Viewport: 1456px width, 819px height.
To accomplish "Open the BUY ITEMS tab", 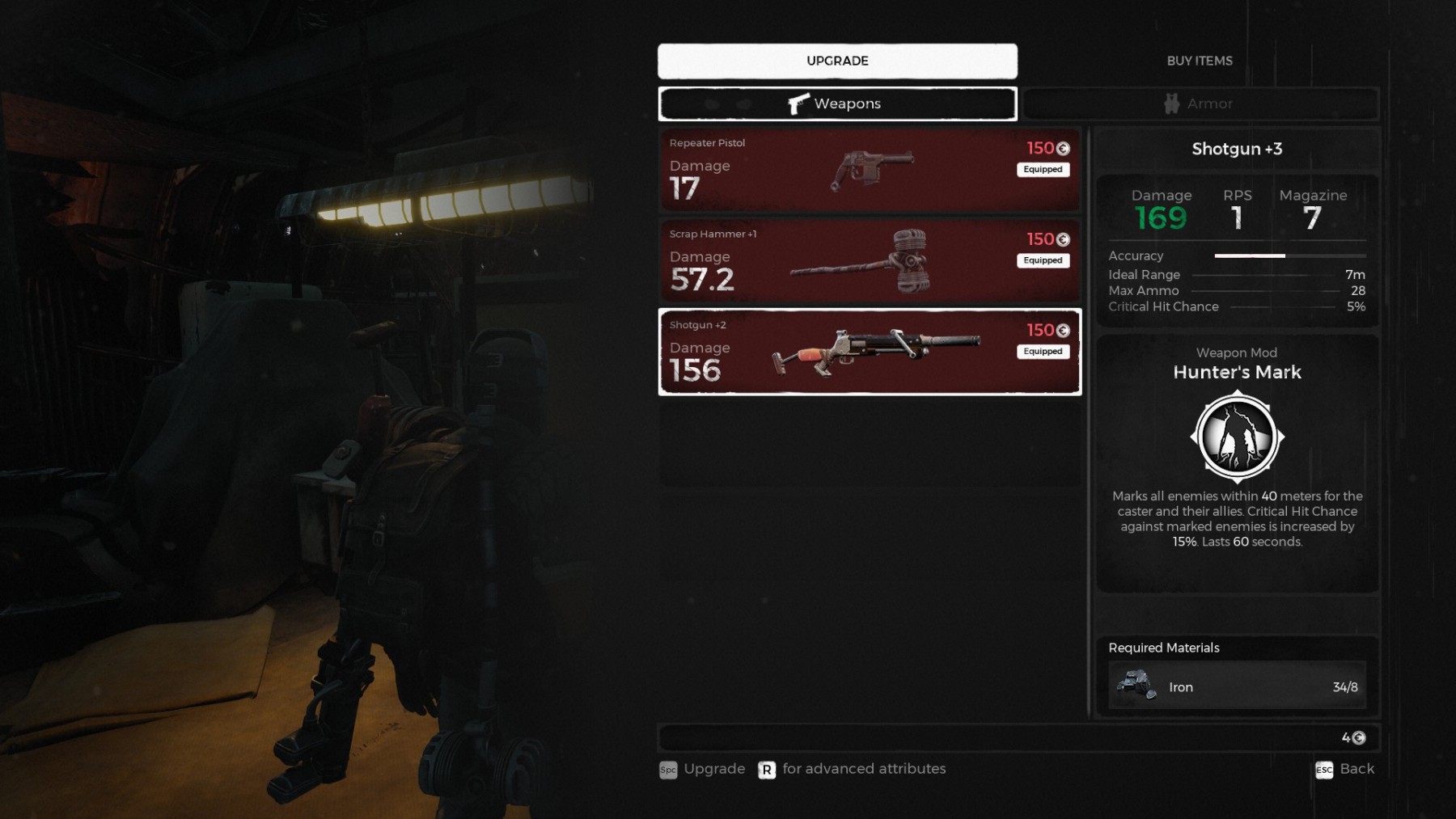I will coord(1199,61).
